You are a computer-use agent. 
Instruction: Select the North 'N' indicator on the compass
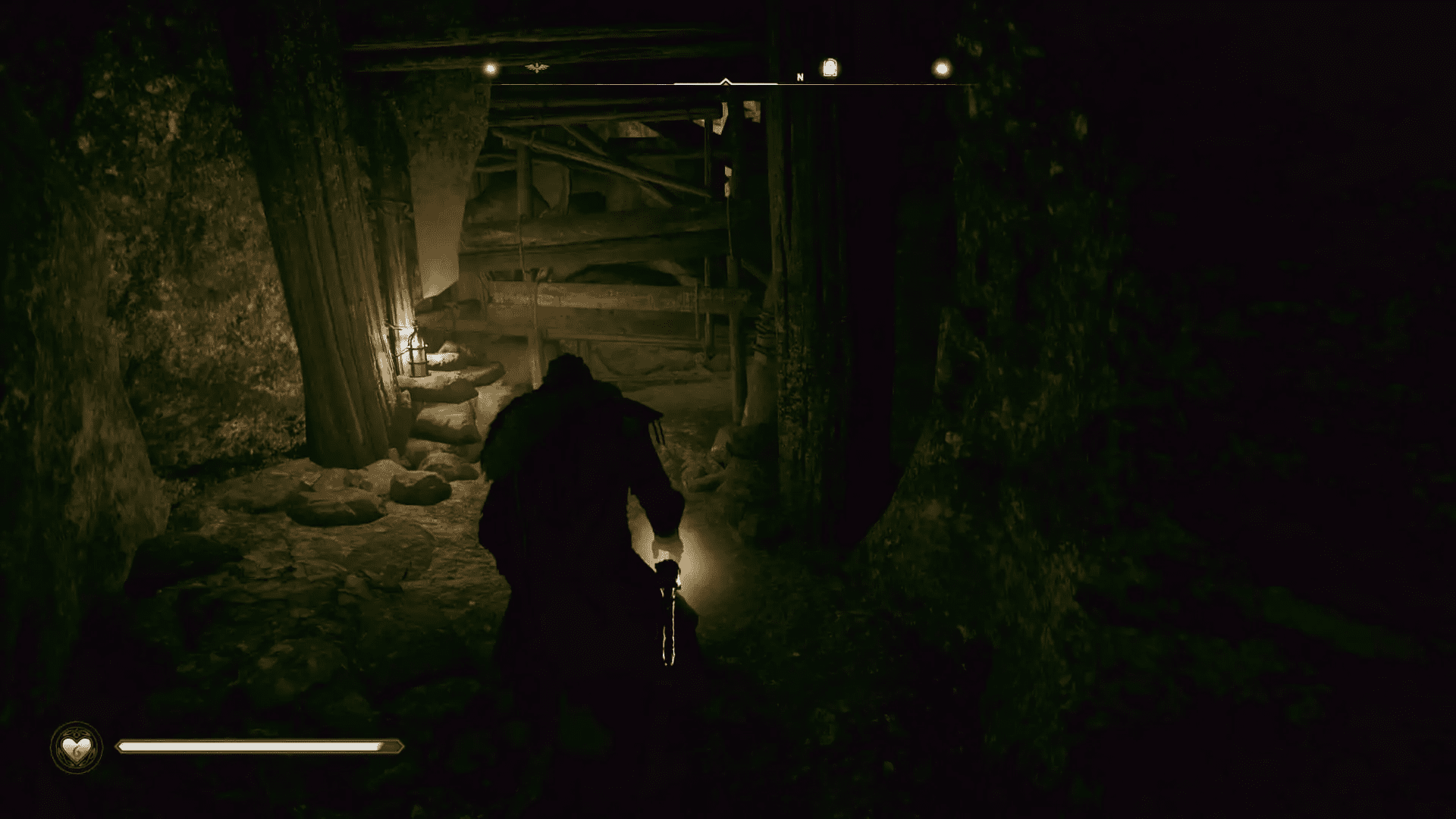point(800,77)
